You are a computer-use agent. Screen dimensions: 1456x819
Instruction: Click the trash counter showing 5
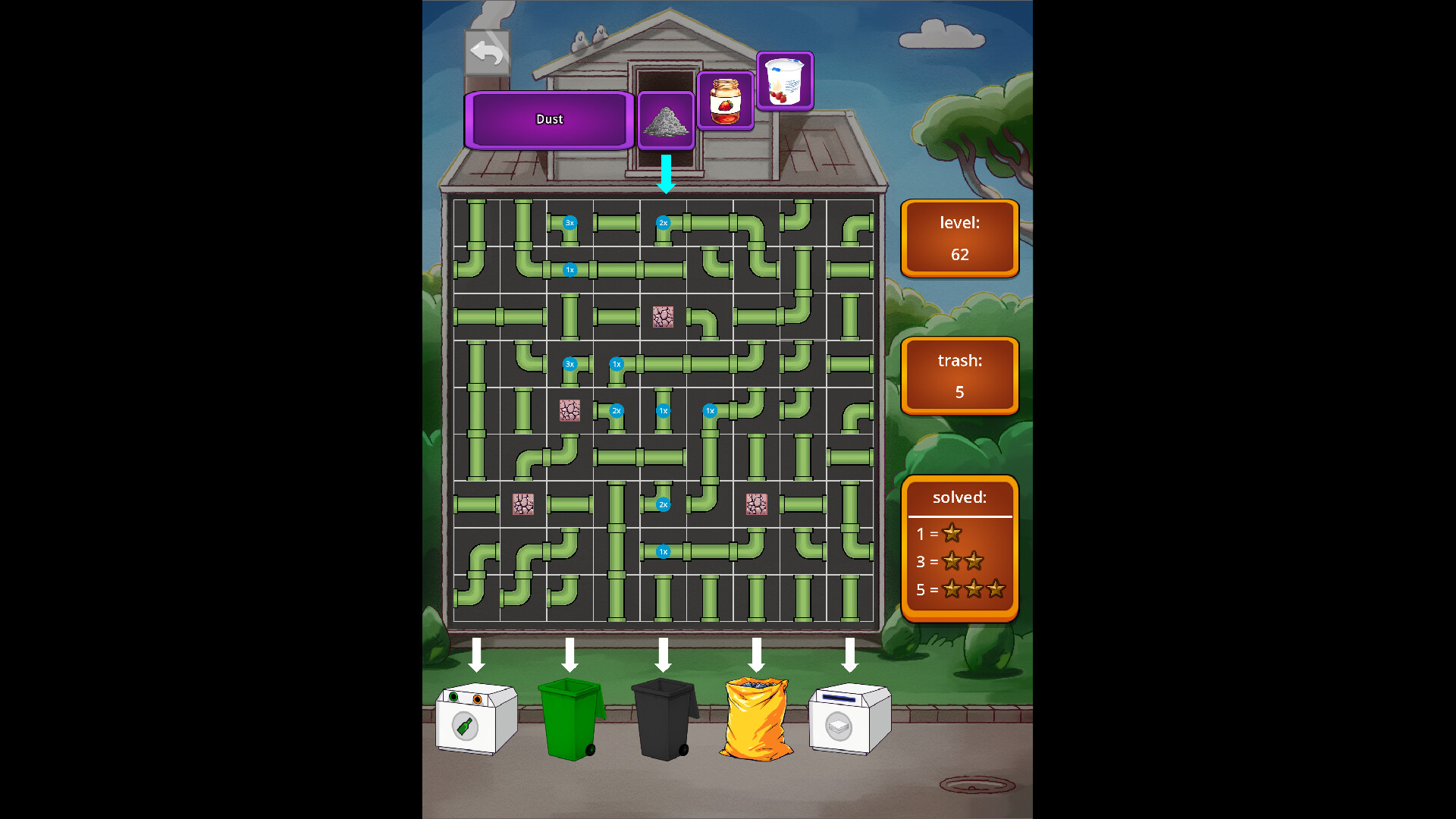tap(959, 375)
